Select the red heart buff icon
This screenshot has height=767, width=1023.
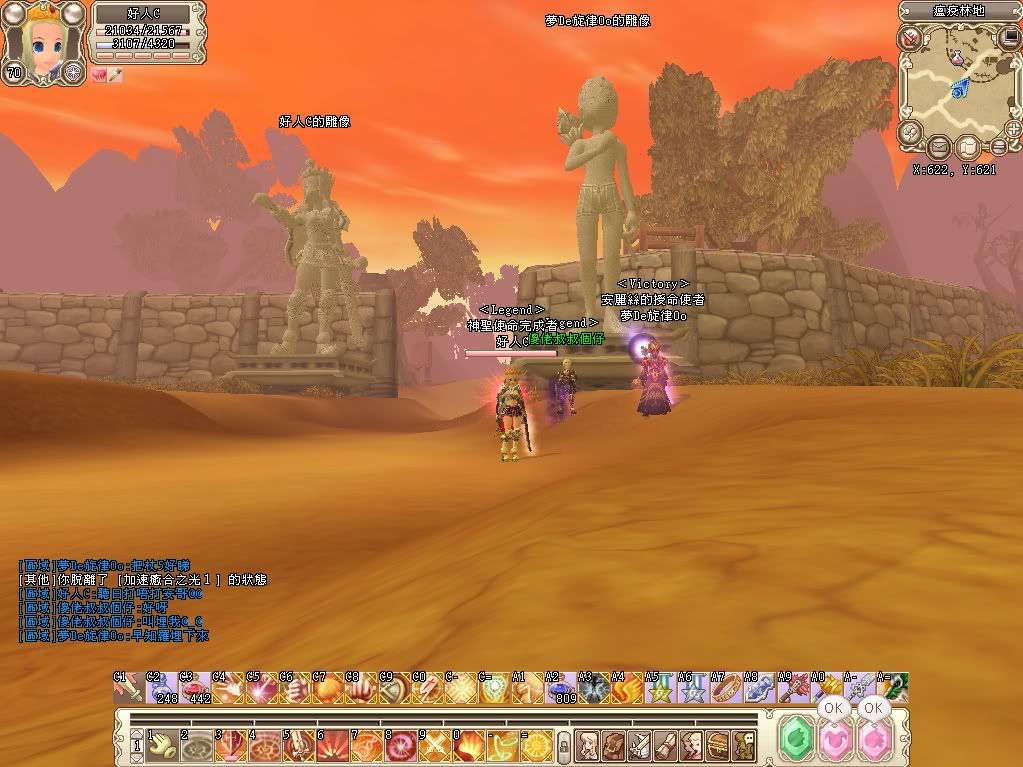99,75
